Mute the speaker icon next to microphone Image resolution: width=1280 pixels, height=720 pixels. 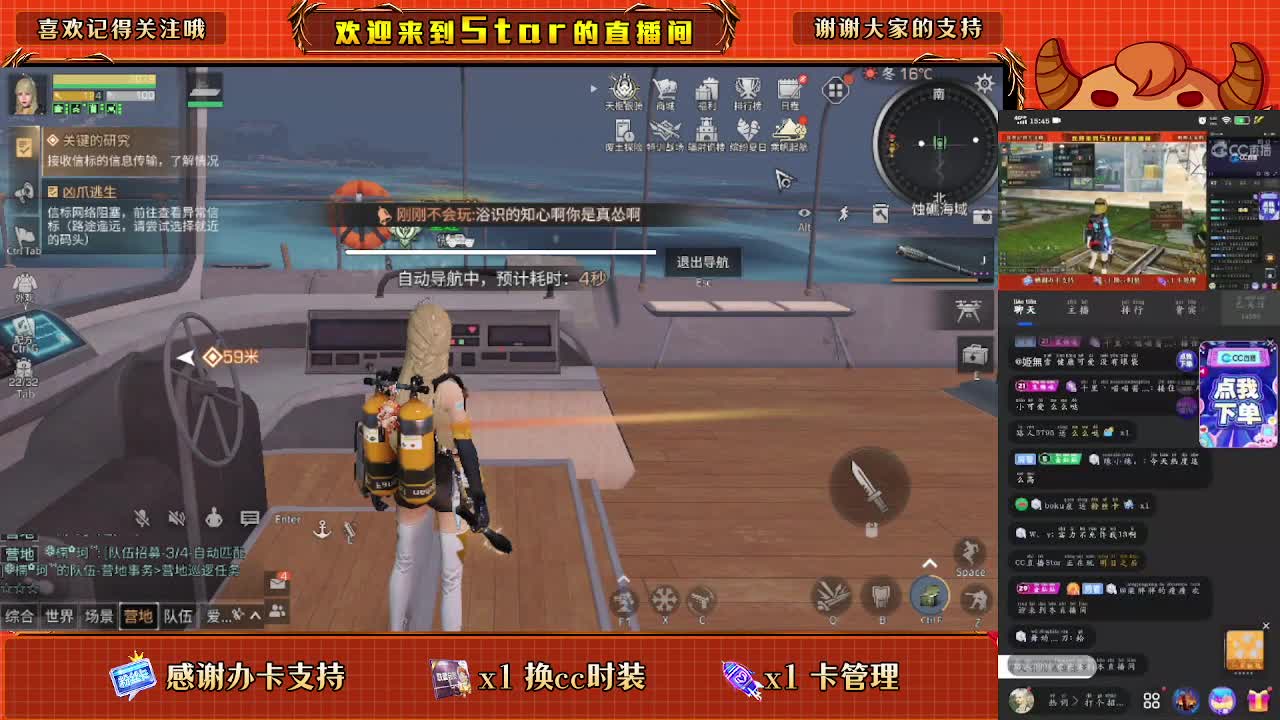(175, 517)
